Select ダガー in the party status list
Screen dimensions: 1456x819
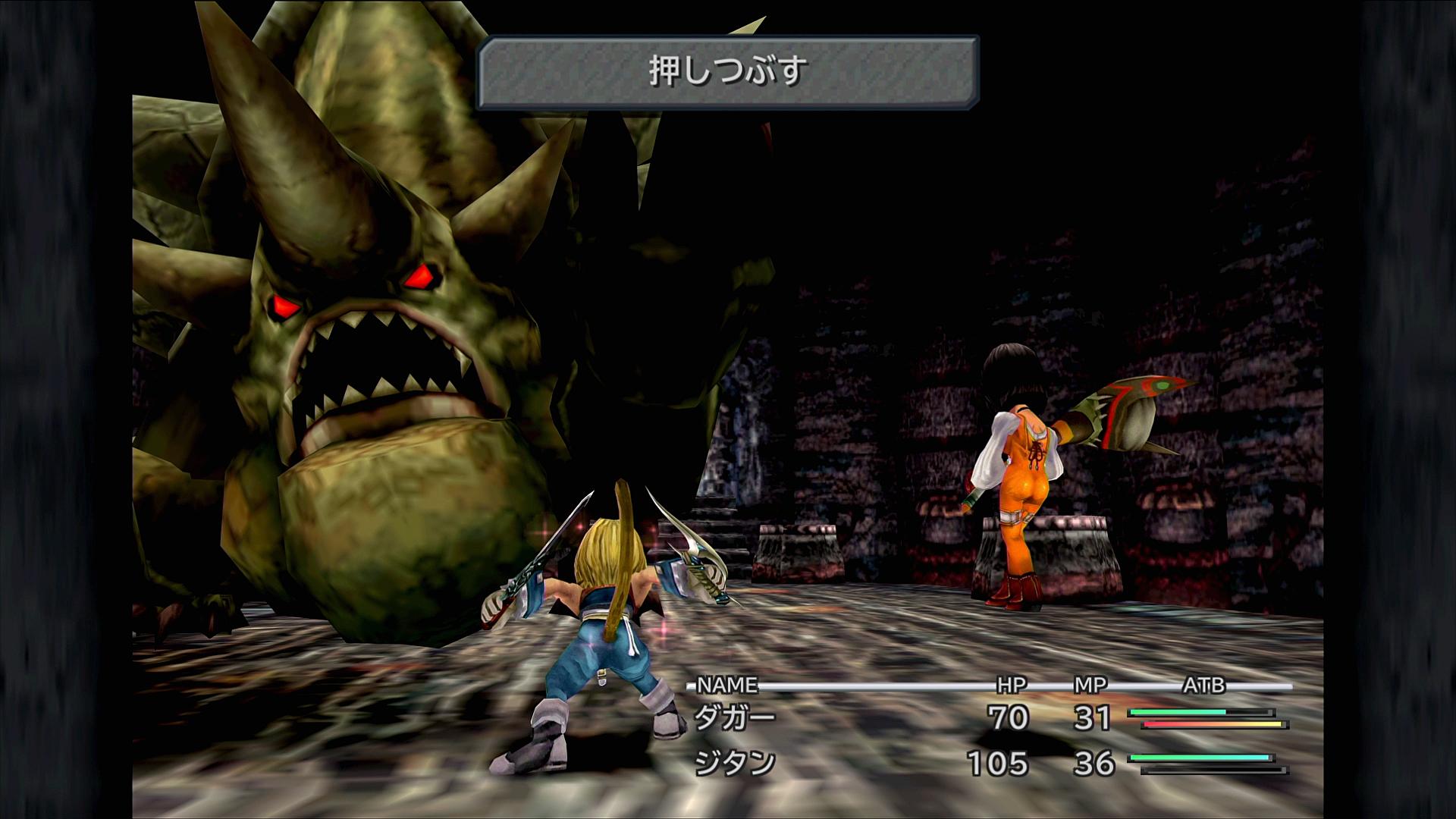point(734,718)
